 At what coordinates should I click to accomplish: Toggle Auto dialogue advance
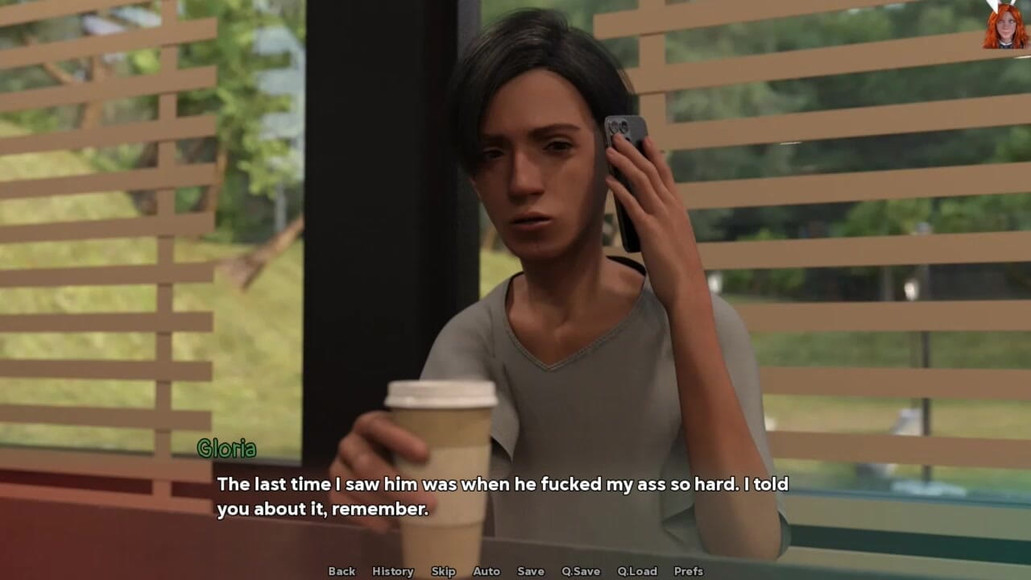click(x=486, y=571)
